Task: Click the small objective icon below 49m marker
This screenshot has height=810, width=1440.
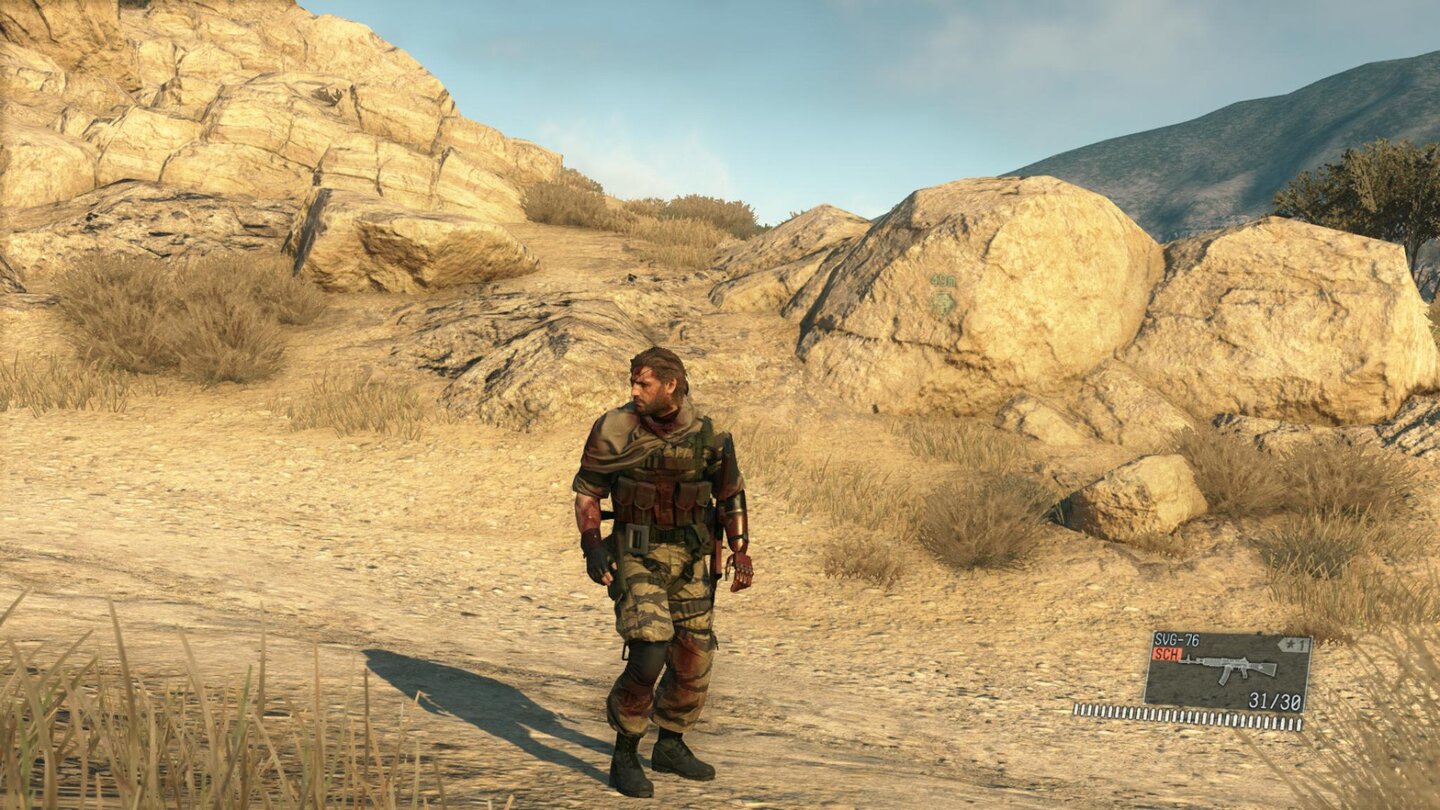Action: coord(942,303)
